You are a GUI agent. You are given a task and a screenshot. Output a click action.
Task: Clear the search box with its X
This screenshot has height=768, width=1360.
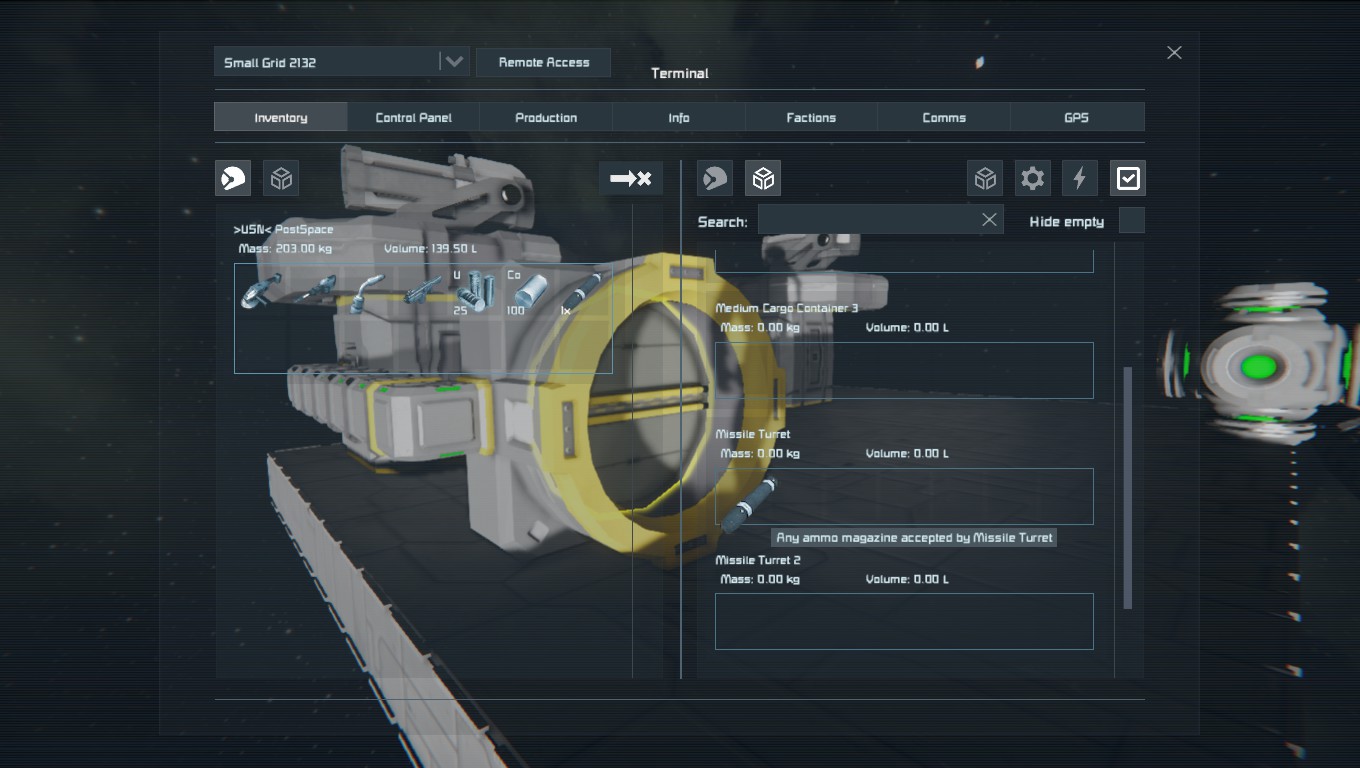pos(989,220)
